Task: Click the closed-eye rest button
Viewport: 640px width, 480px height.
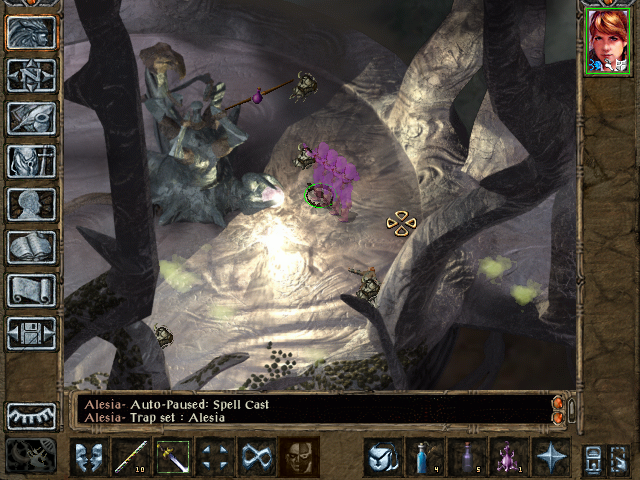Action: click(x=31, y=416)
